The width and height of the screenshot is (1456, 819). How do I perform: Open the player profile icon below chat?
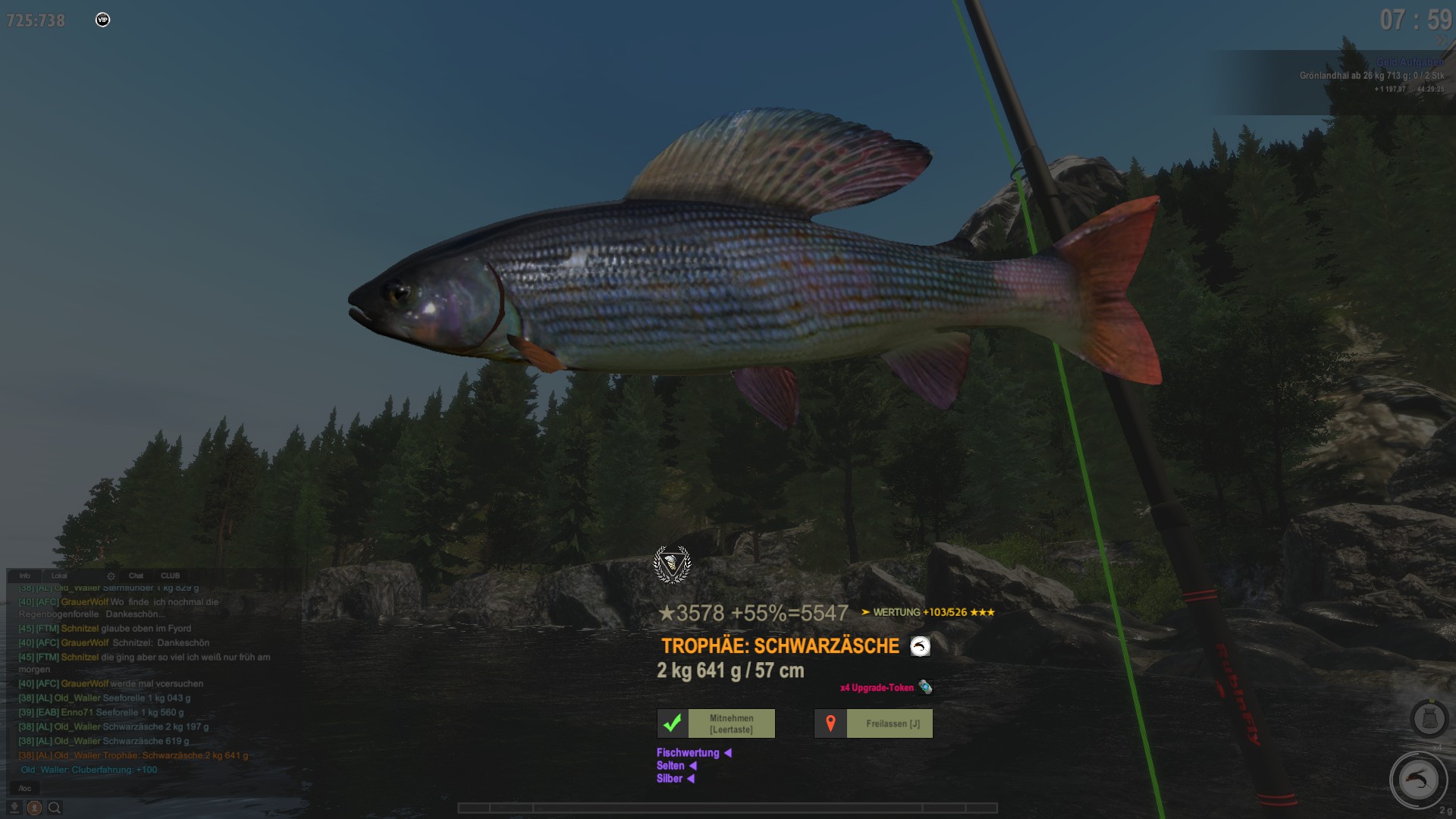click(x=34, y=808)
